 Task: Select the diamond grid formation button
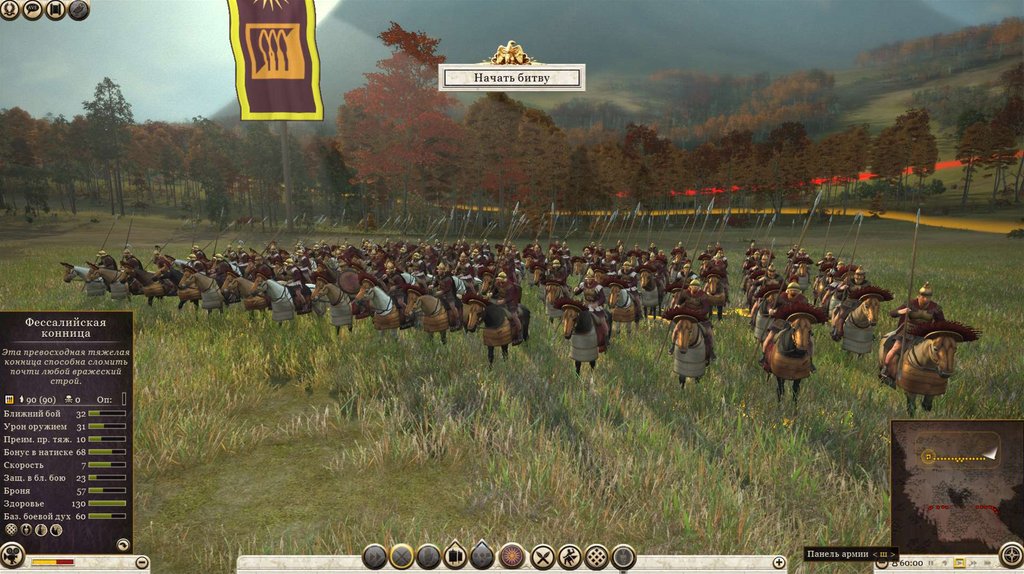click(x=597, y=557)
